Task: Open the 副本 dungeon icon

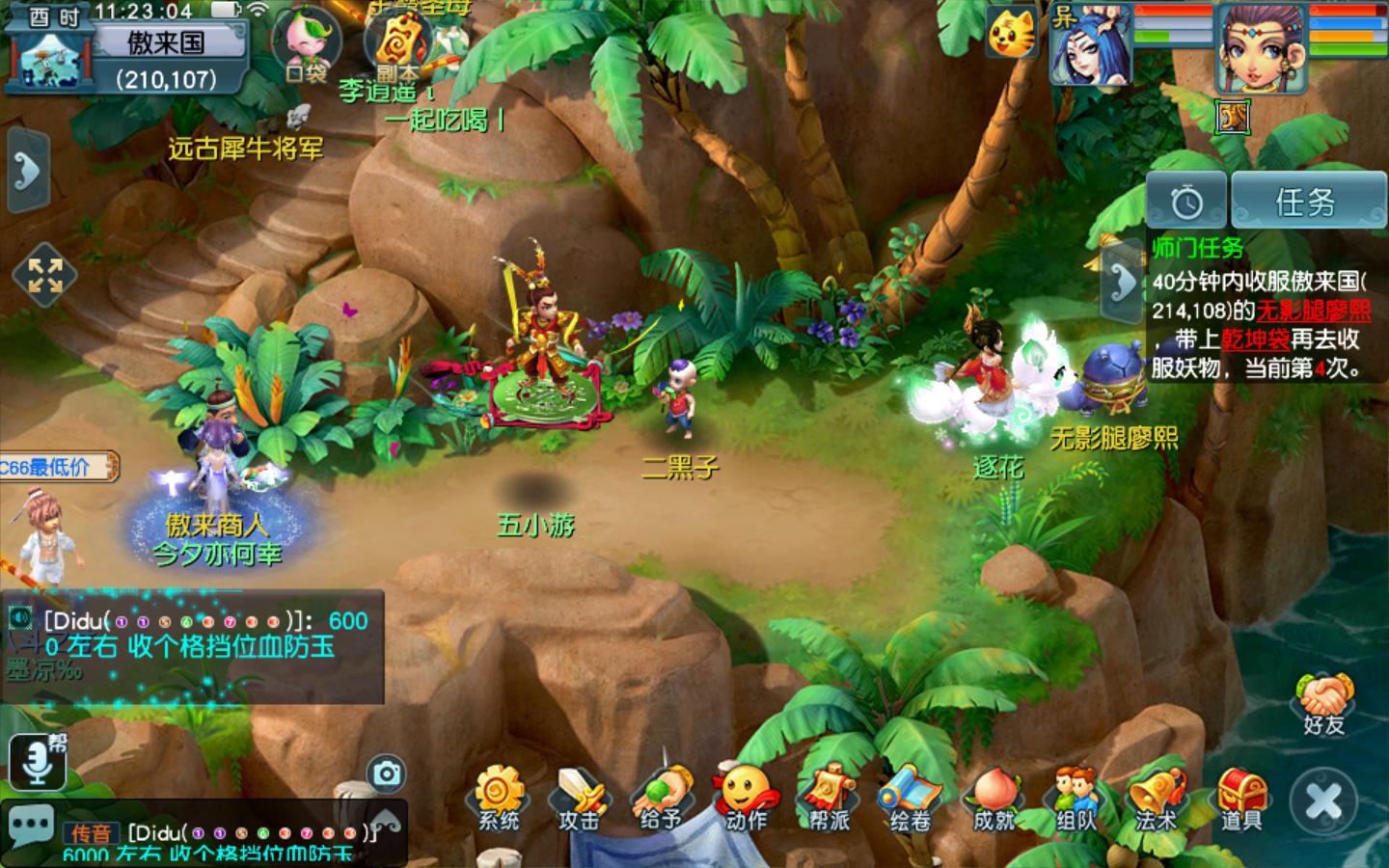Action: [398, 45]
